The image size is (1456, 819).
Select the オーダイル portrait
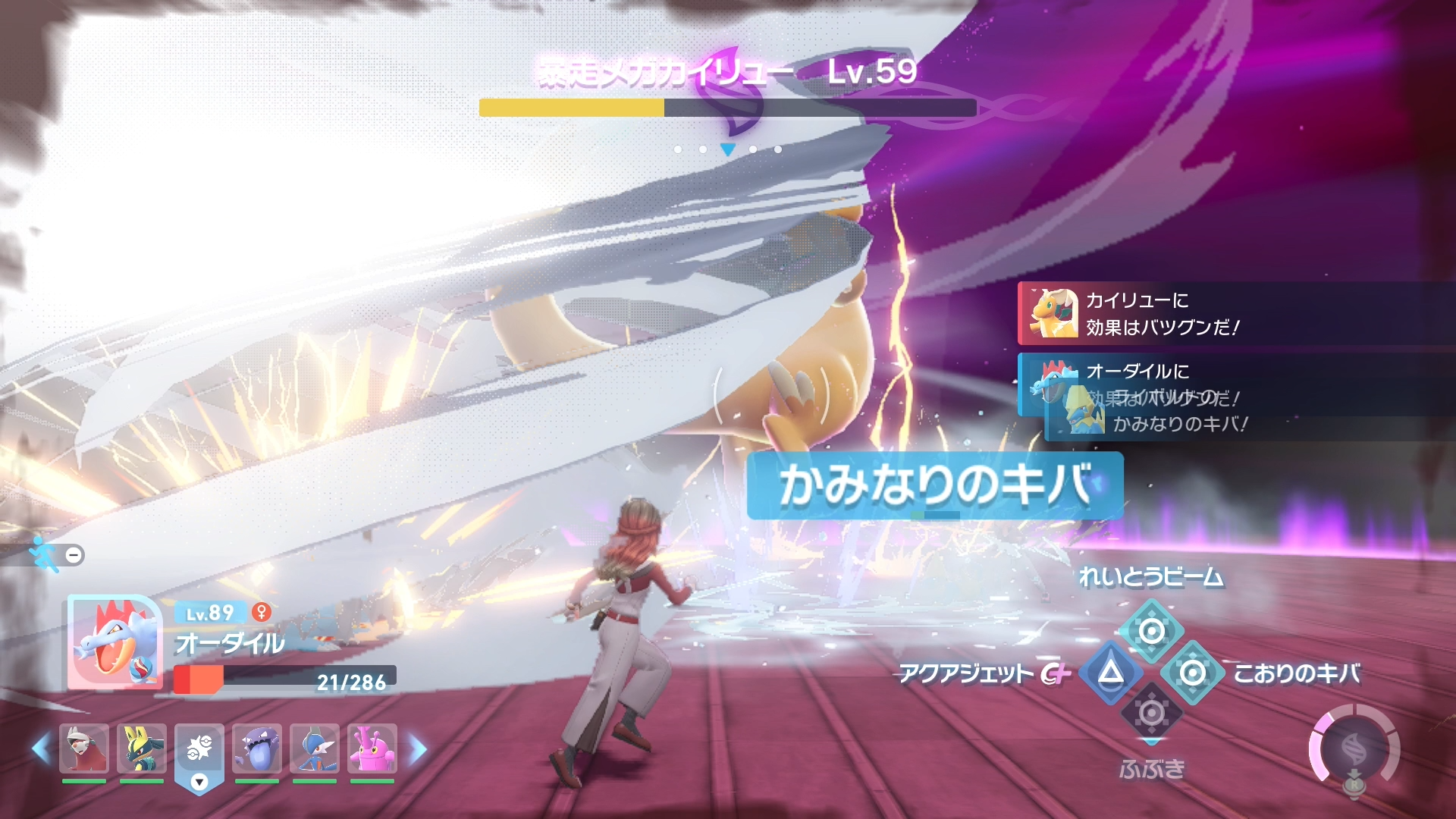tap(115, 642)
